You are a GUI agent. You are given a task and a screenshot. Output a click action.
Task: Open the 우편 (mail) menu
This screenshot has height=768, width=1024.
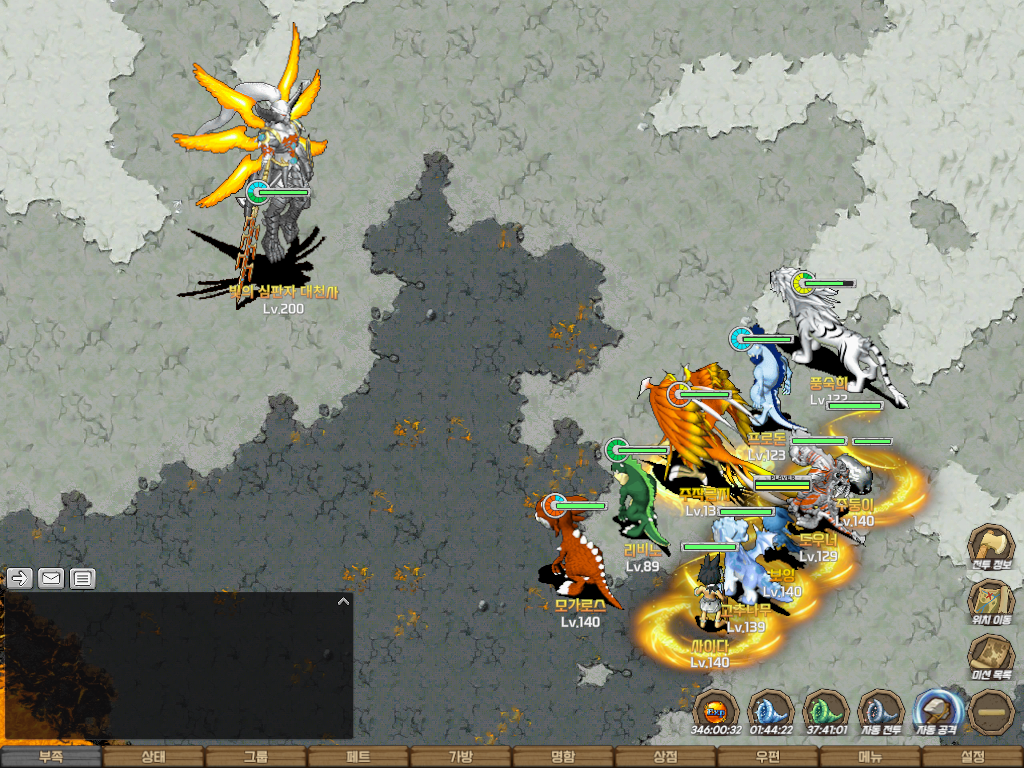pos(767,757)
